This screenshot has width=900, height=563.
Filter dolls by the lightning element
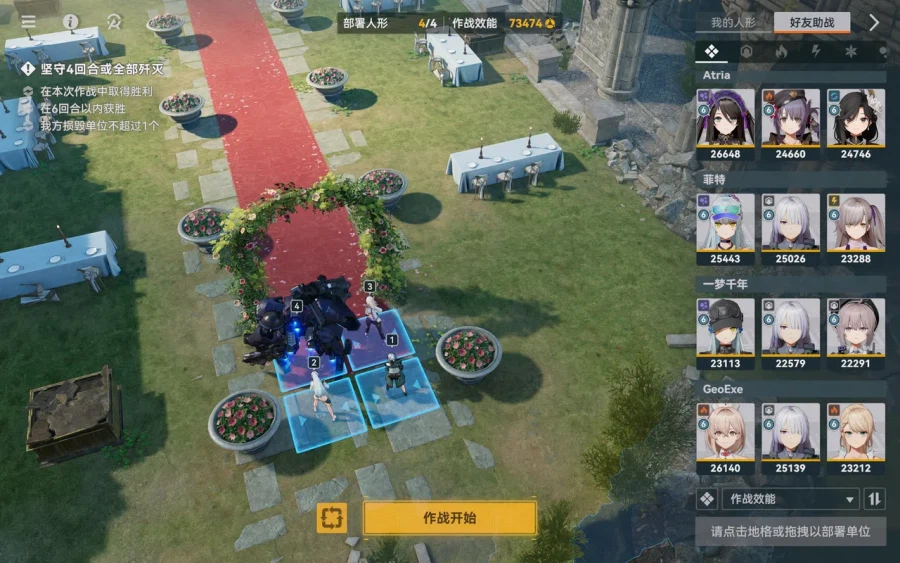coord(816,51)
